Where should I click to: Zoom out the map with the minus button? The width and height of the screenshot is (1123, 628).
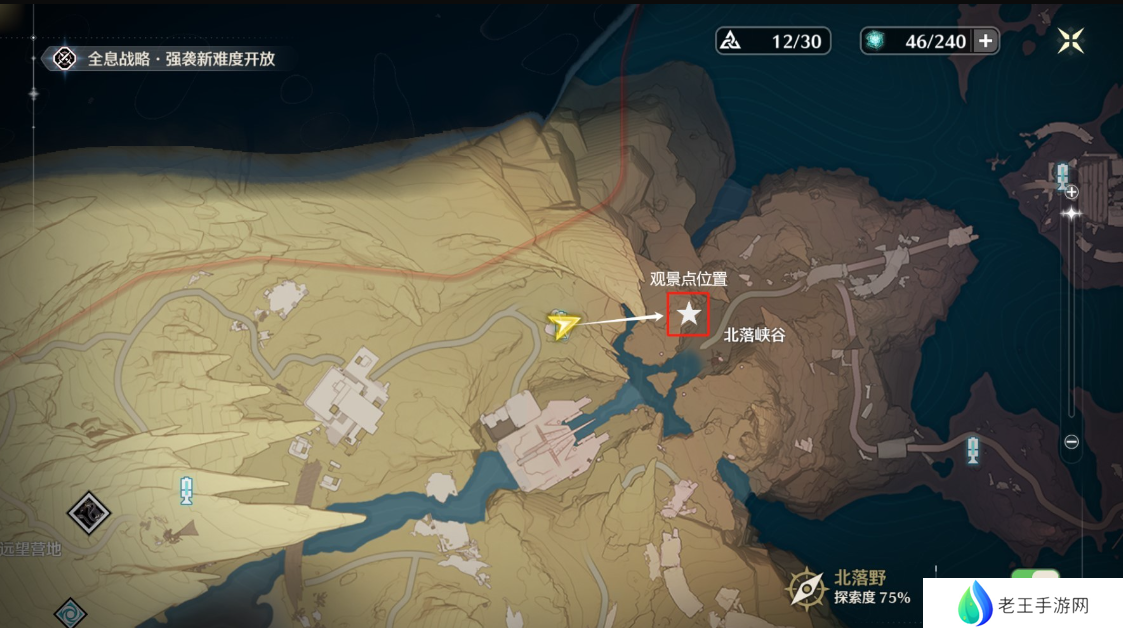point(1071,442)
